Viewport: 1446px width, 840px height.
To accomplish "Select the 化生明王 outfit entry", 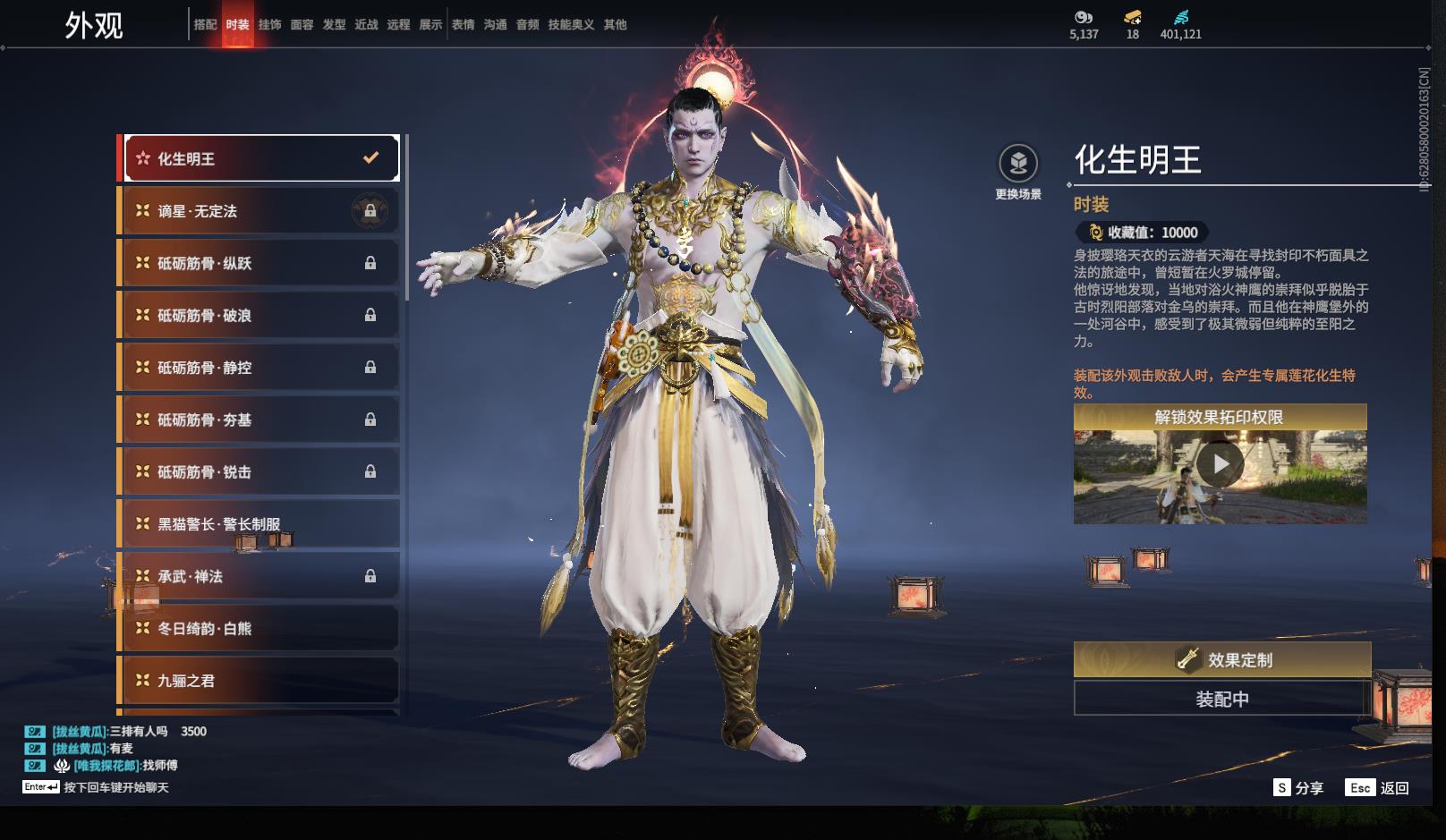I will pyautogui.click(x=259, y=158).
